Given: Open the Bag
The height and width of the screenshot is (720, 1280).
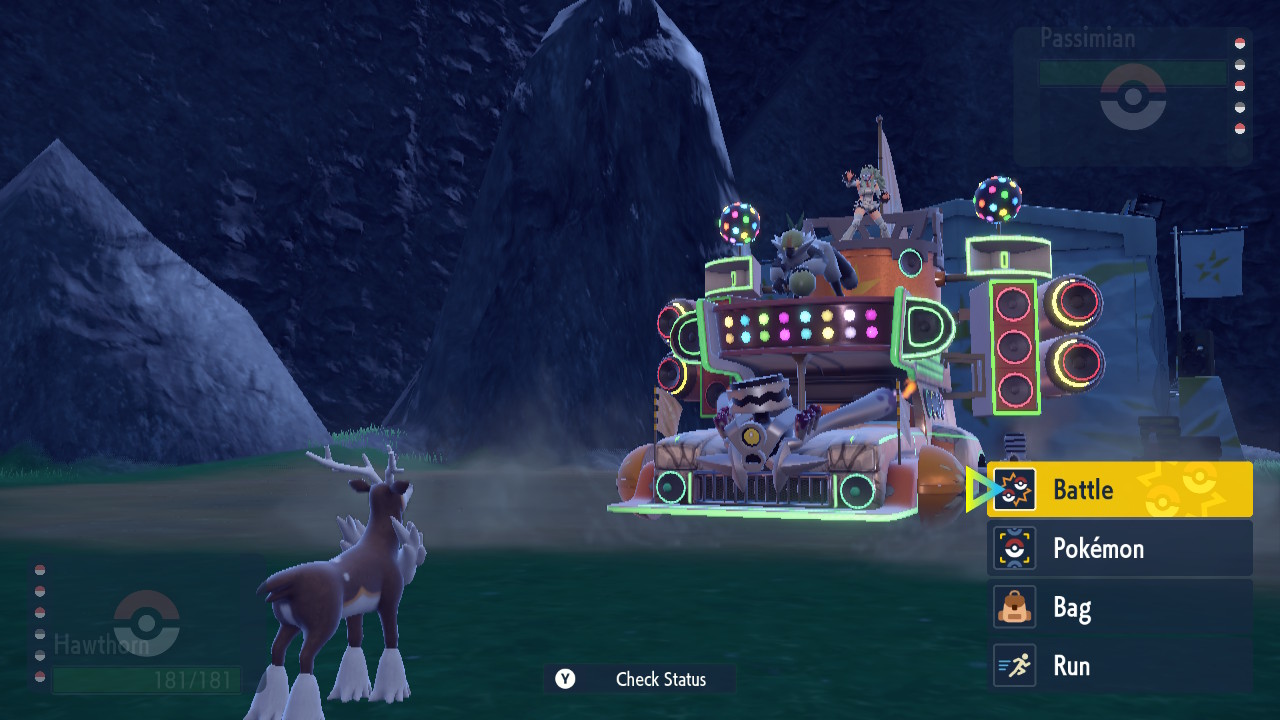Looking at the screenshot, I should tap(1119, 607).
